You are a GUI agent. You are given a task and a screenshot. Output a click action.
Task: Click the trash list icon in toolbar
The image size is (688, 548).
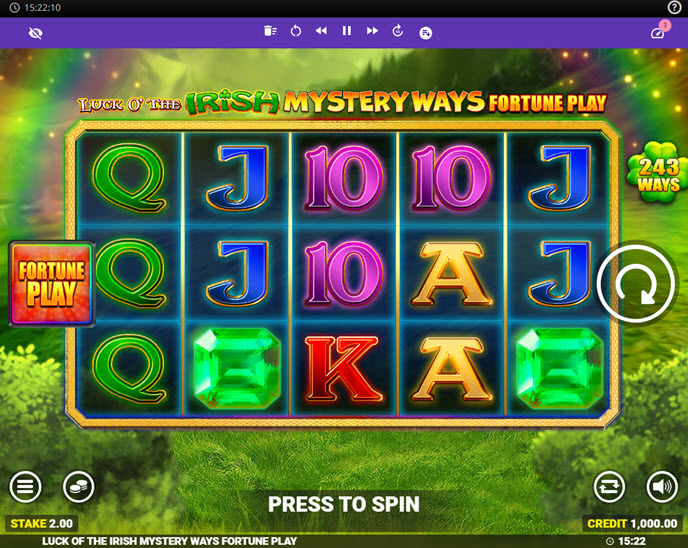270,32
